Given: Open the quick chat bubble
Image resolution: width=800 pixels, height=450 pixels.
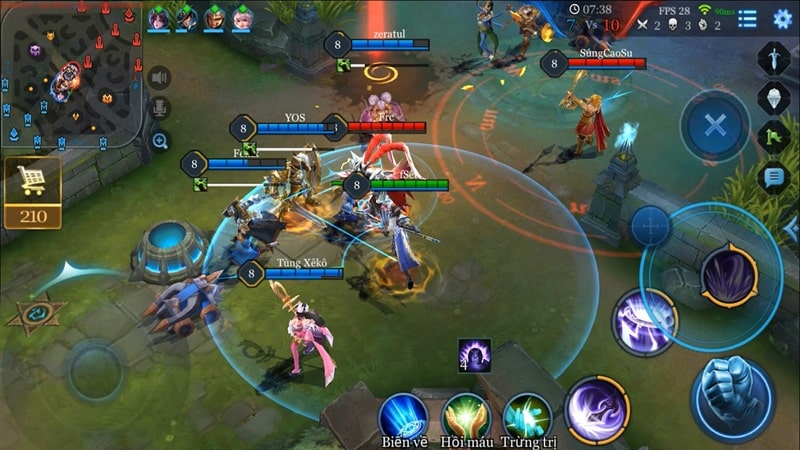Looking at the screenshot, I should (774, 178).
